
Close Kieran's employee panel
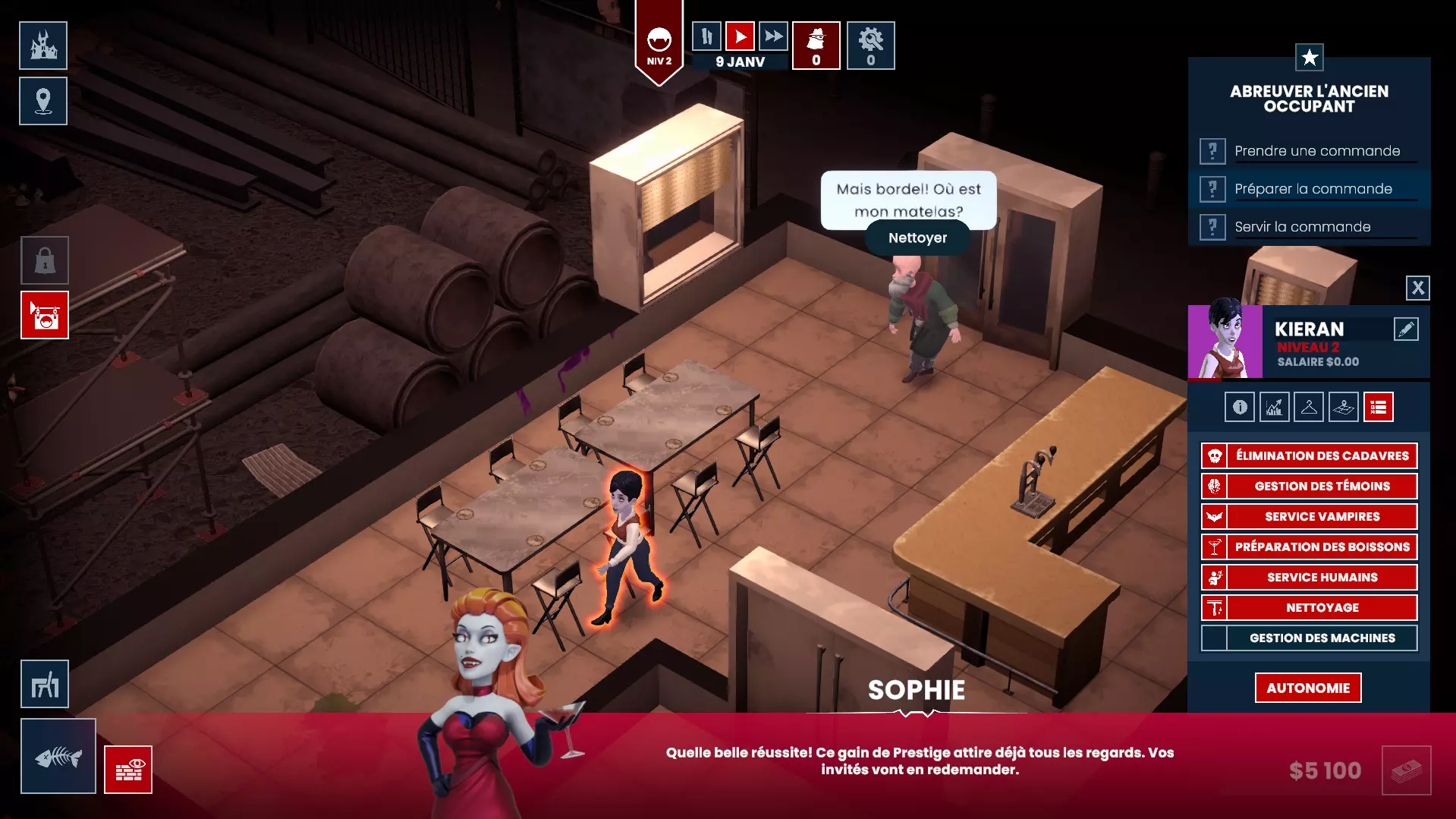(x=1417, y=288)
